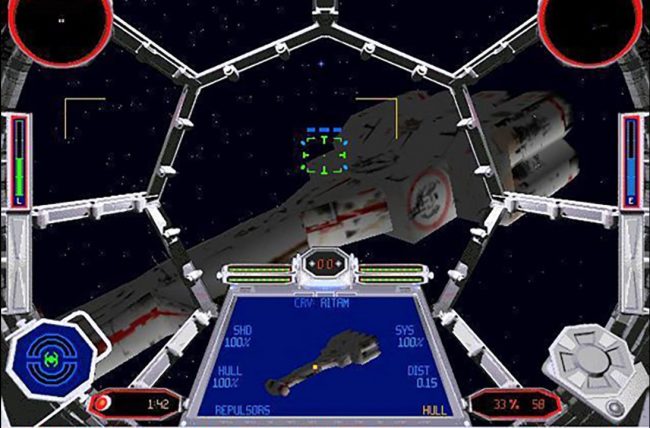The height and width of the screenshot is (428, 650).
Task: Click the CRV target display panel
Action: (324, 354)
